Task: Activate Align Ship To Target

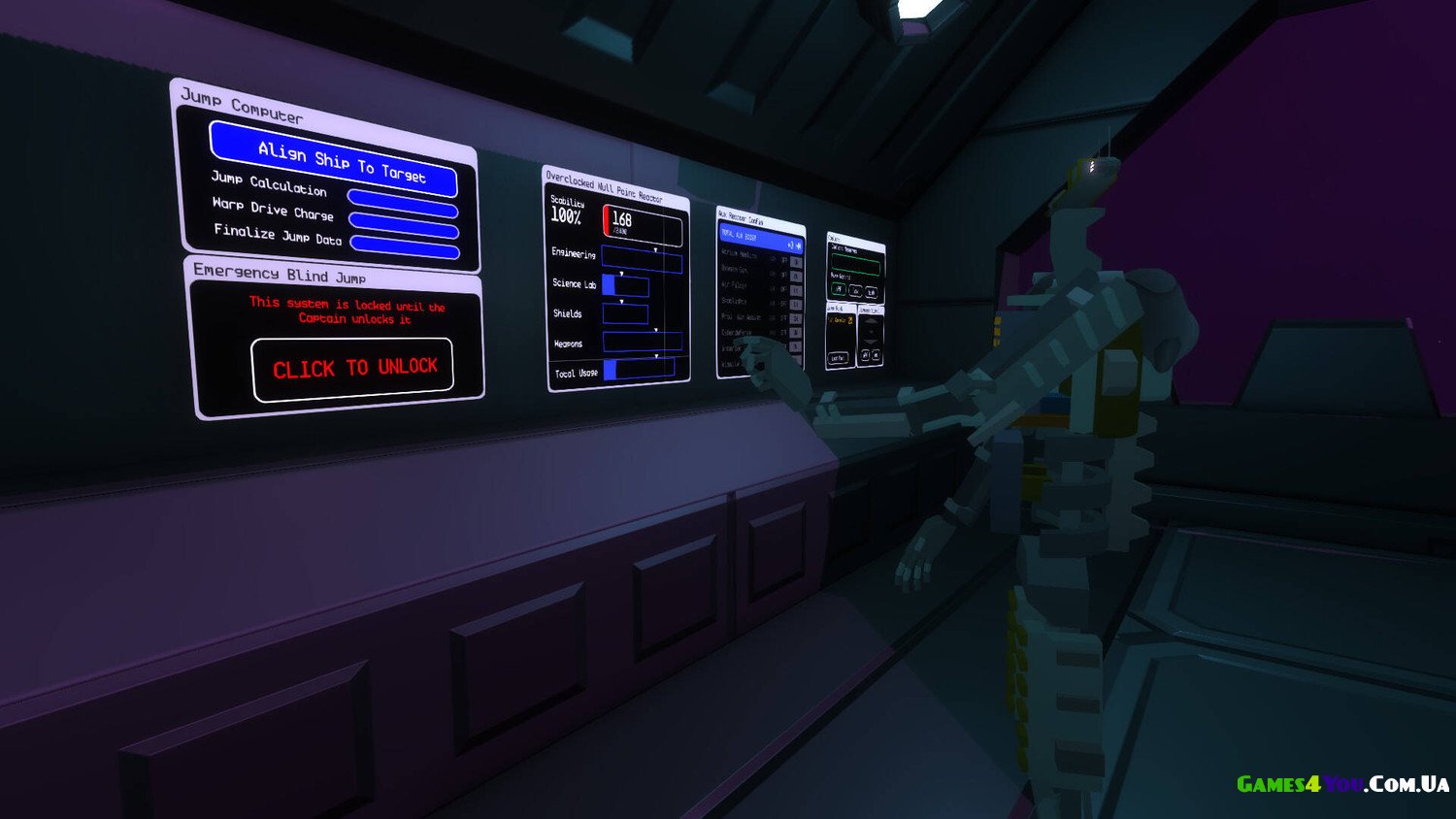Action: tap(333, 158)
